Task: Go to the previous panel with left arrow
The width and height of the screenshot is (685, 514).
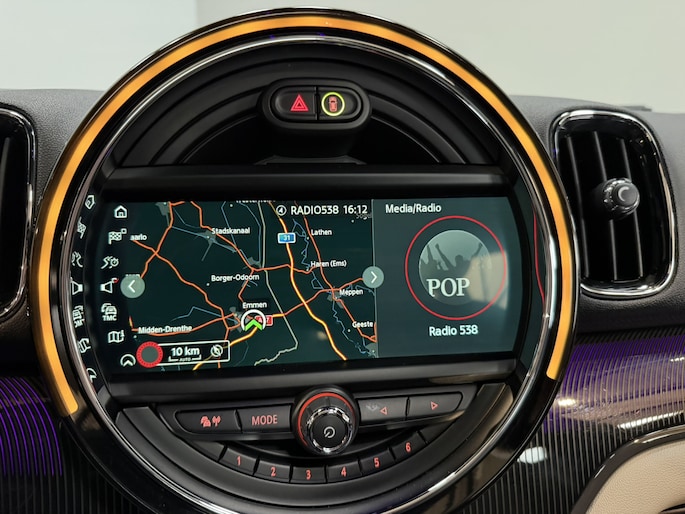Action: pyautogui.click(x=133, y=287)
